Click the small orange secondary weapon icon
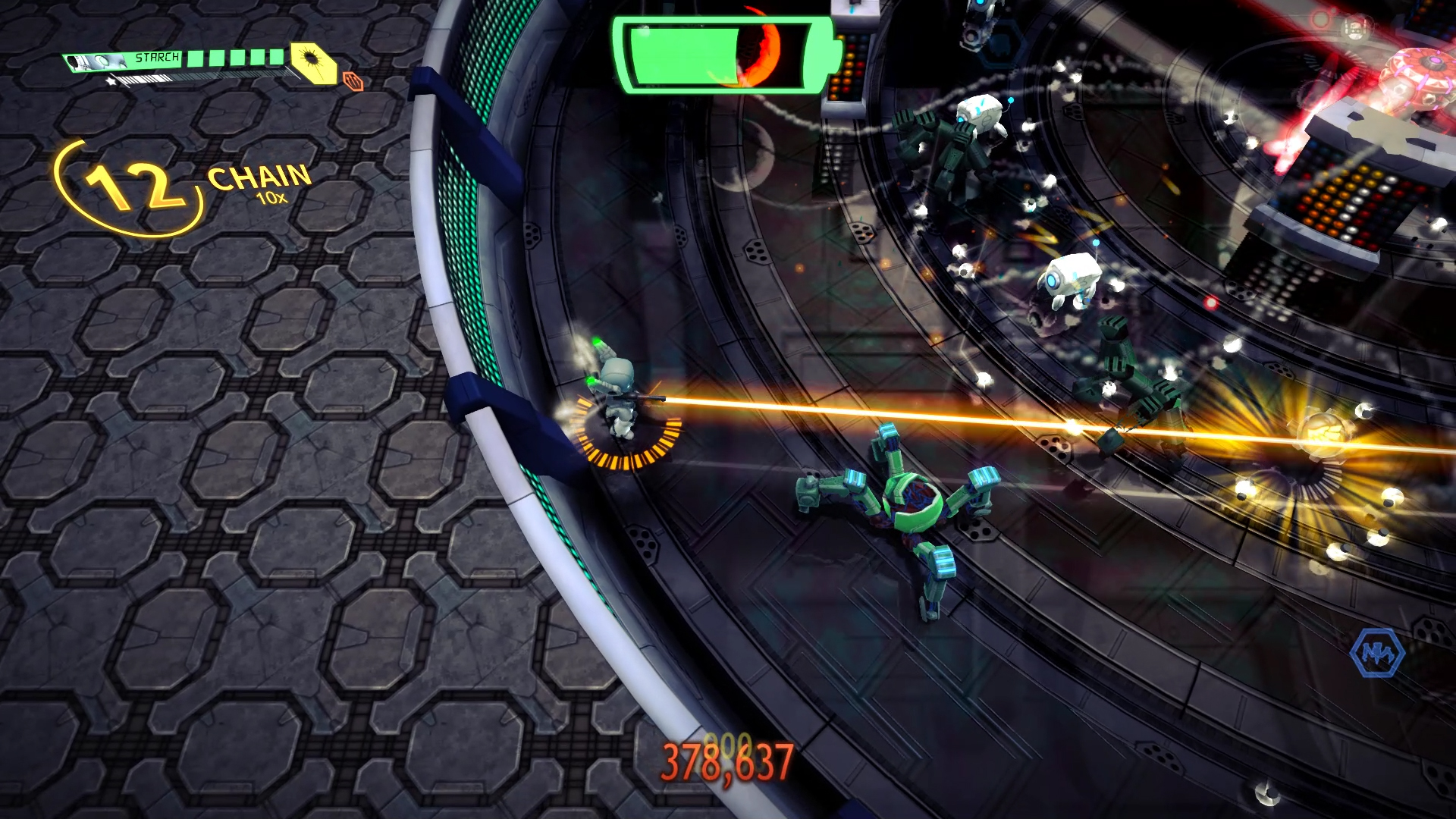The image size is (1456, 819). [353, 80]
